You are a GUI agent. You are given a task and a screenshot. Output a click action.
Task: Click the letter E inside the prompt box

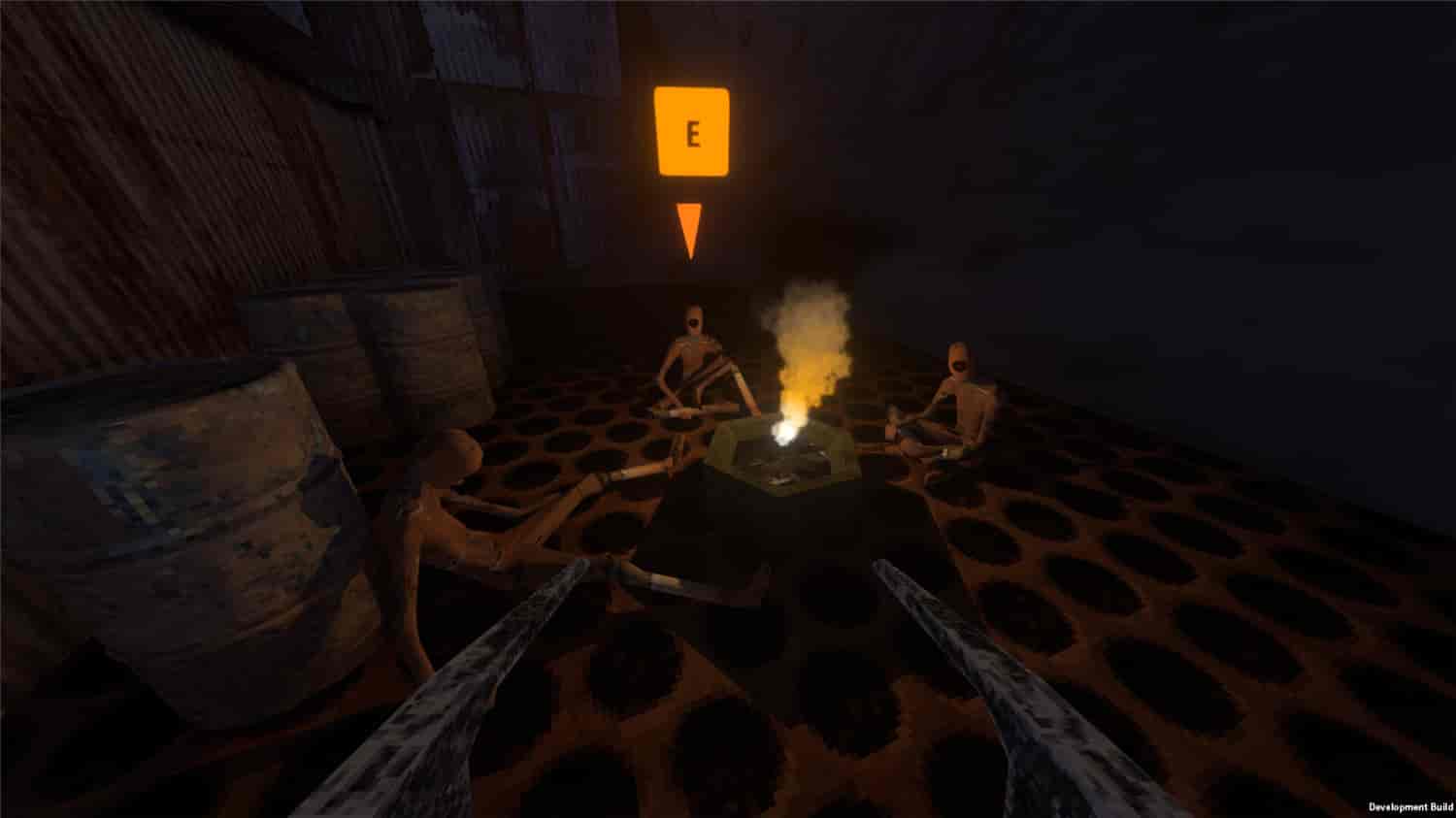click(692, 130)
